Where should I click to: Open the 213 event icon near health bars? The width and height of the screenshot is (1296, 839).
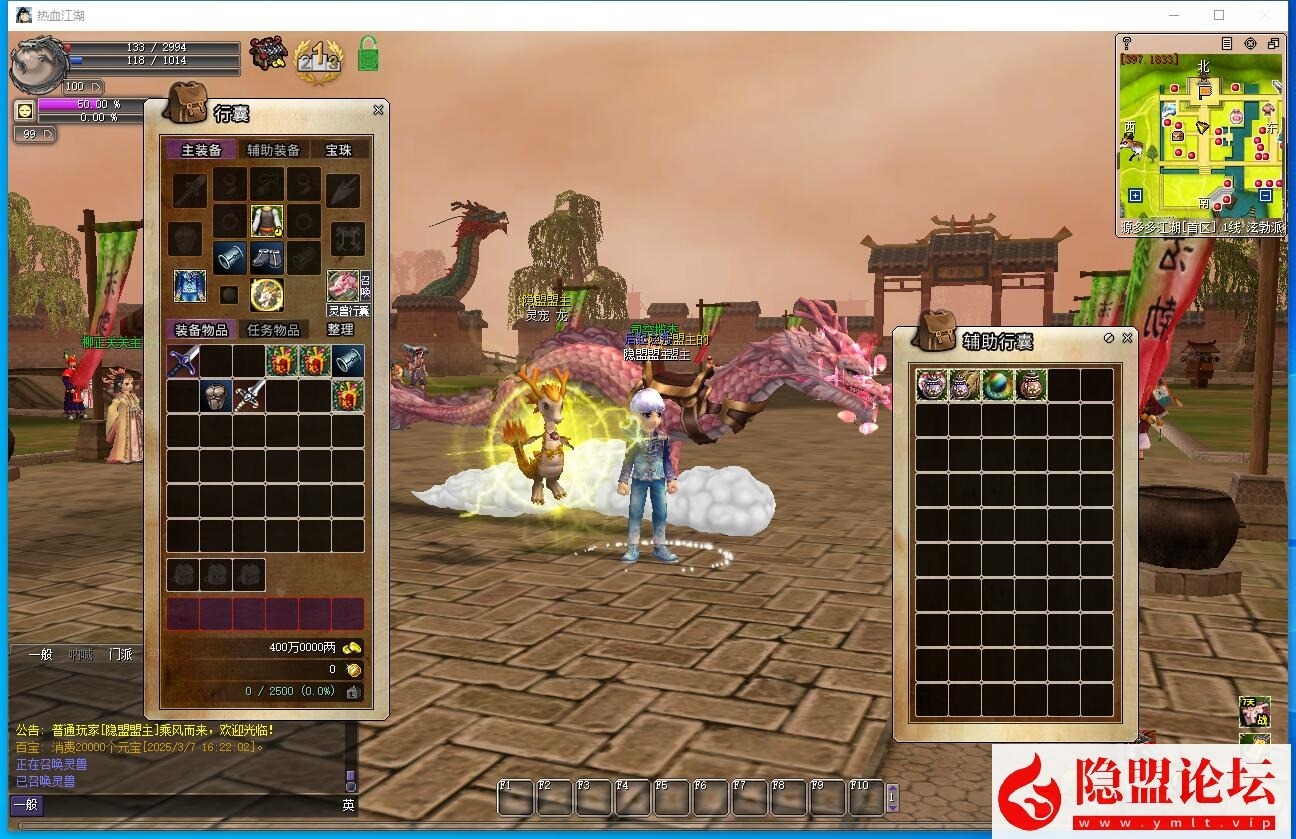tap(318, 59)
